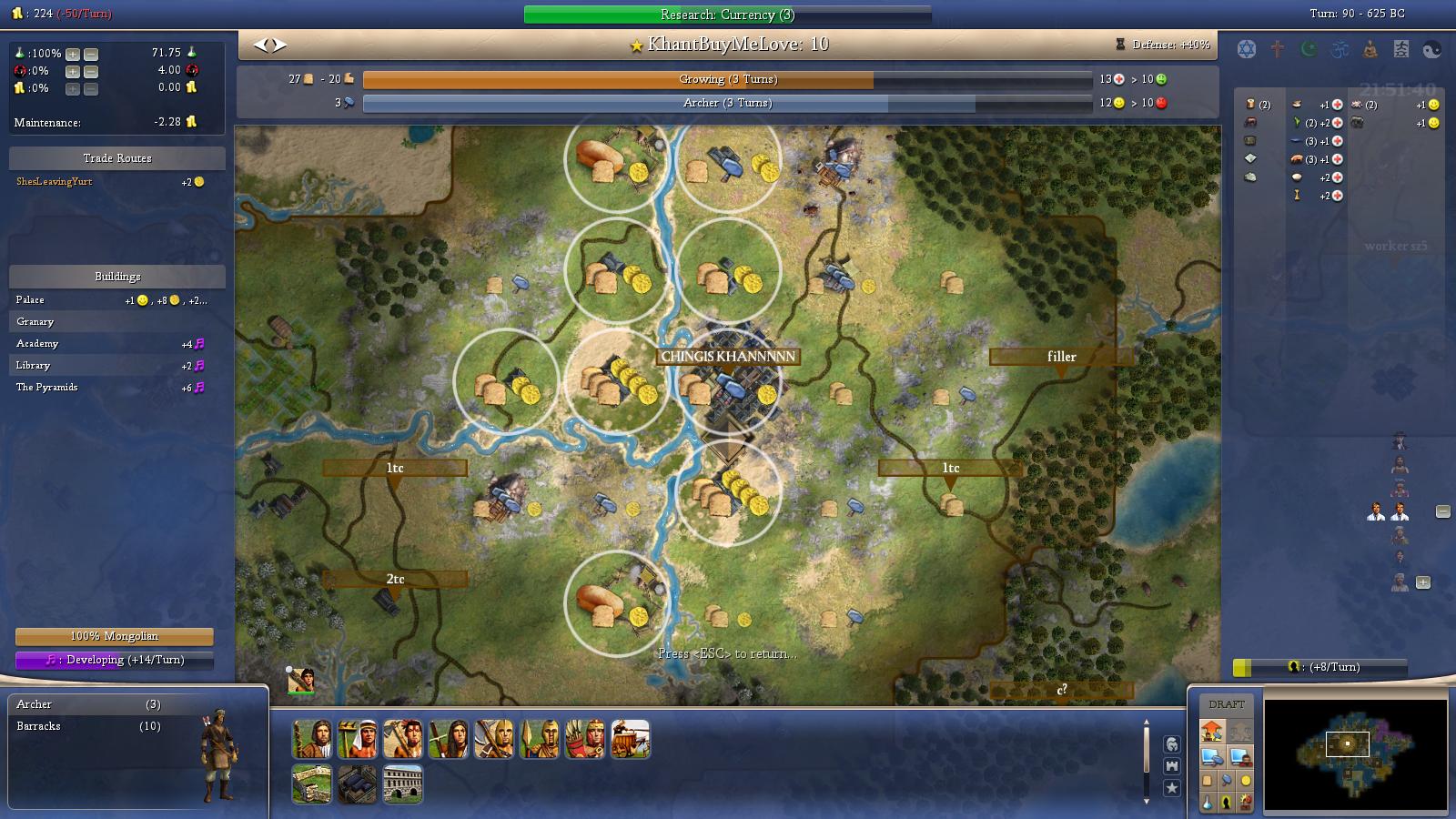The height and width of the screenshot is (819, 1456).
Task: Enable the Great People emphasis toggle
Action: click(x=1227, y=803)
